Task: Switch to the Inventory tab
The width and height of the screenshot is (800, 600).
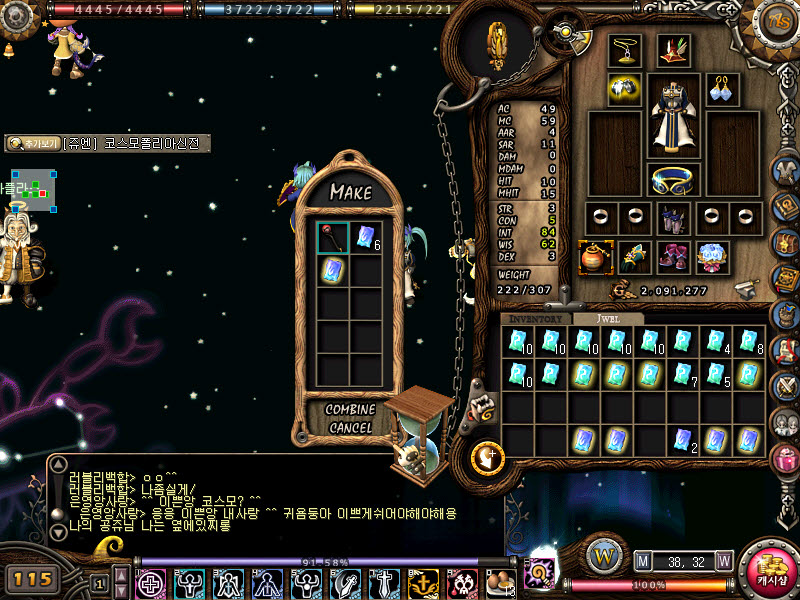Action: click(x=536, y=318)
